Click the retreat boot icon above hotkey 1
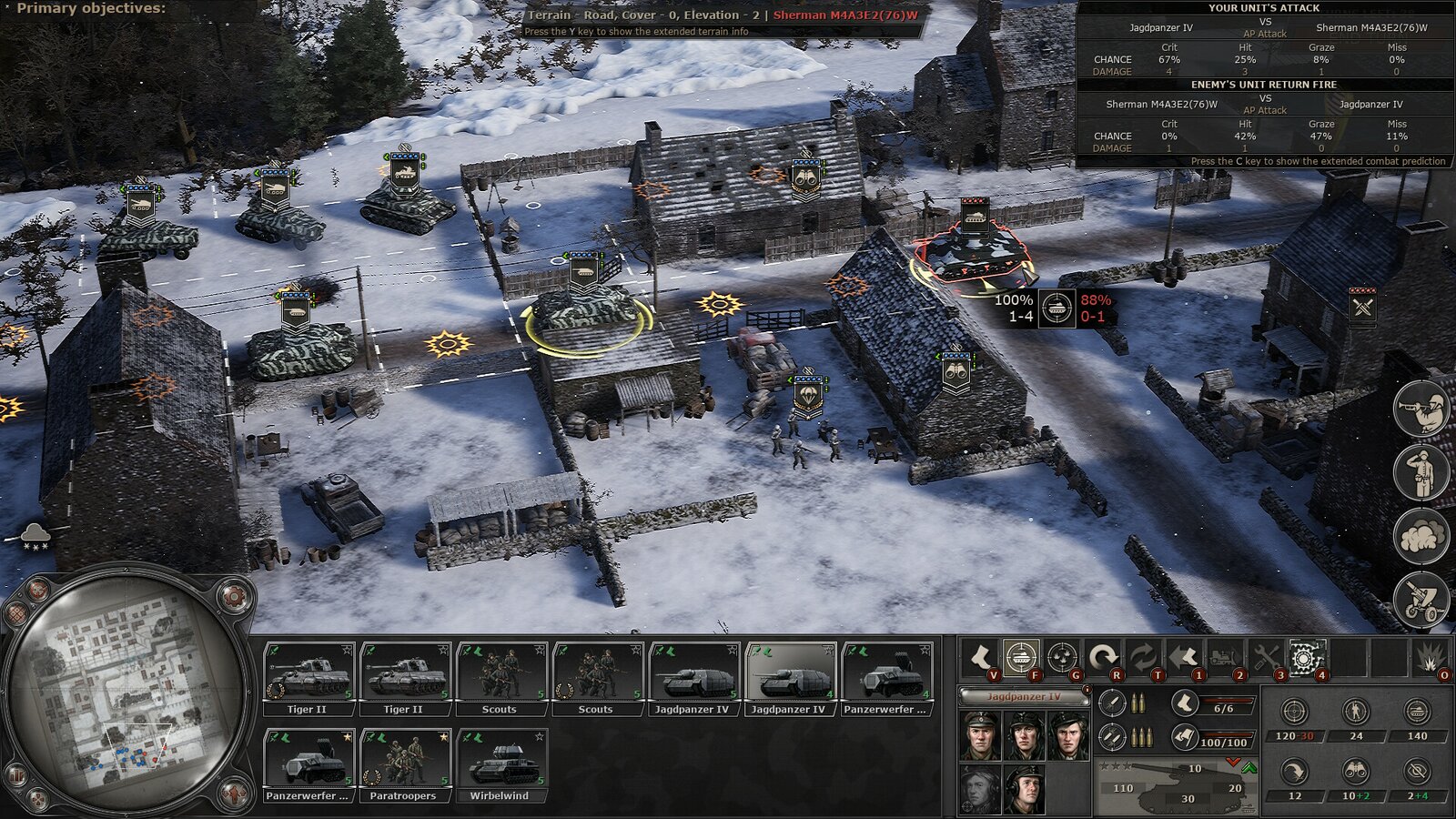Viewport: 1456px width, 819px height. coord(1186,656)
